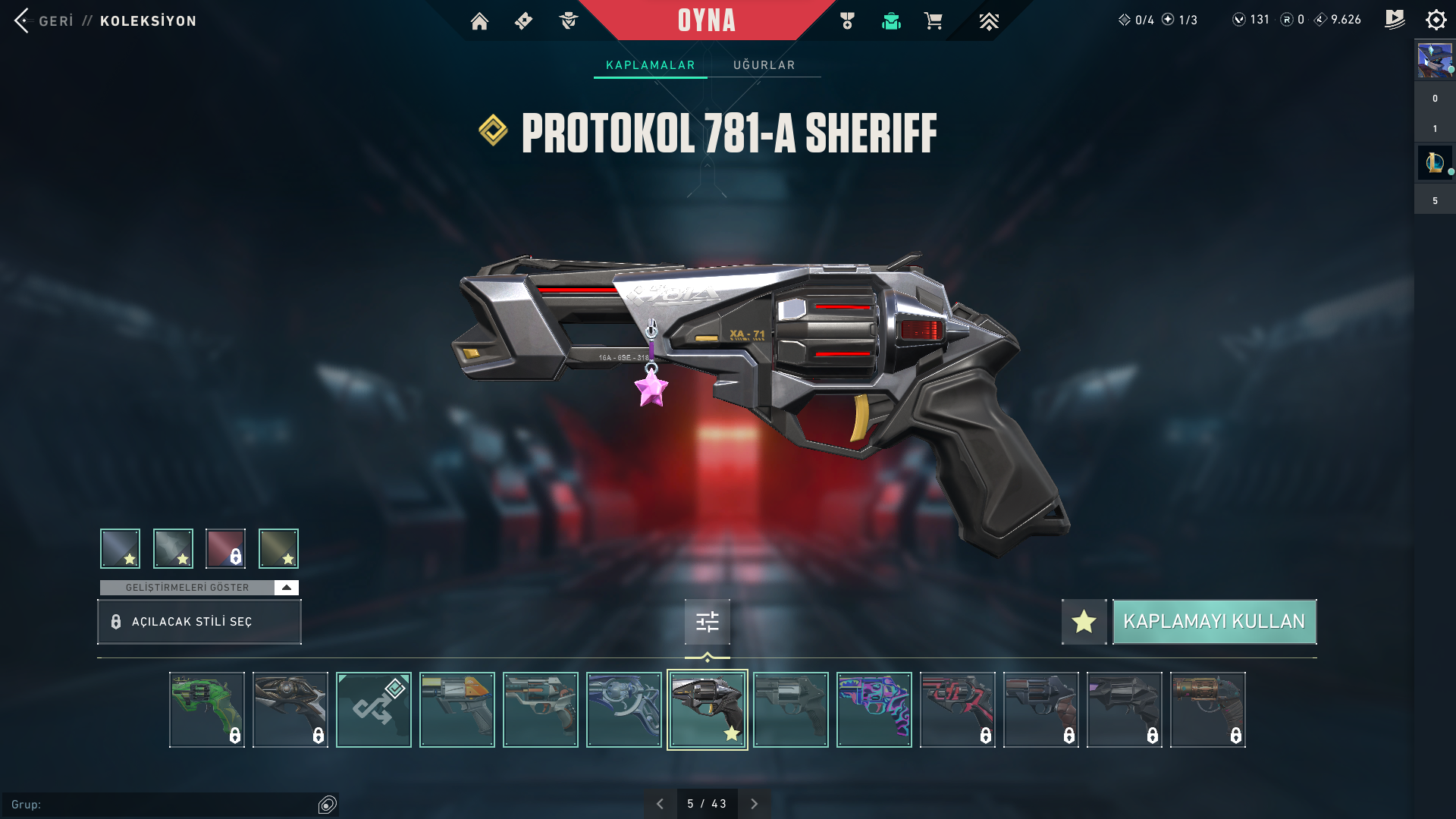
Task: Pick the green Sheriff skin thumbnail
Action: point(207,710)
